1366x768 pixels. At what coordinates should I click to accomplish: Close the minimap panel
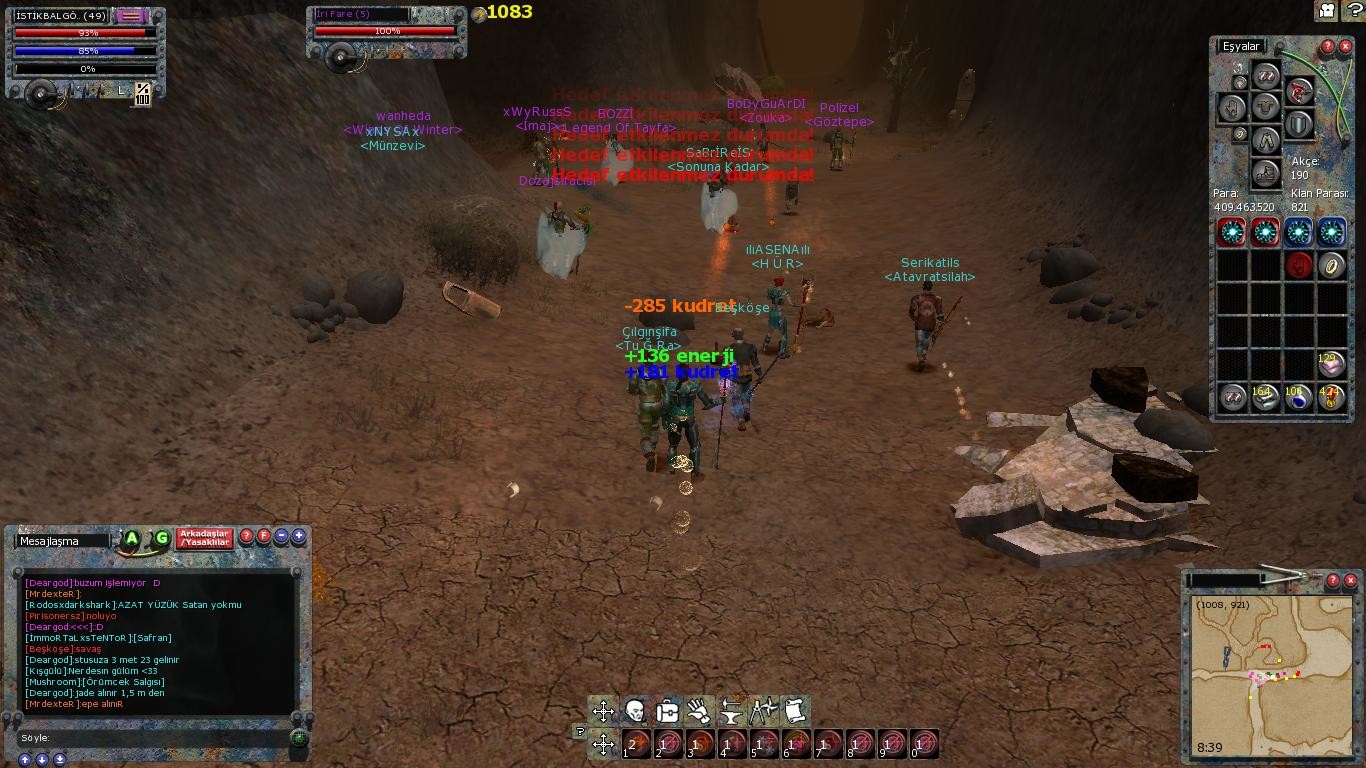(x=1350, y=580)
